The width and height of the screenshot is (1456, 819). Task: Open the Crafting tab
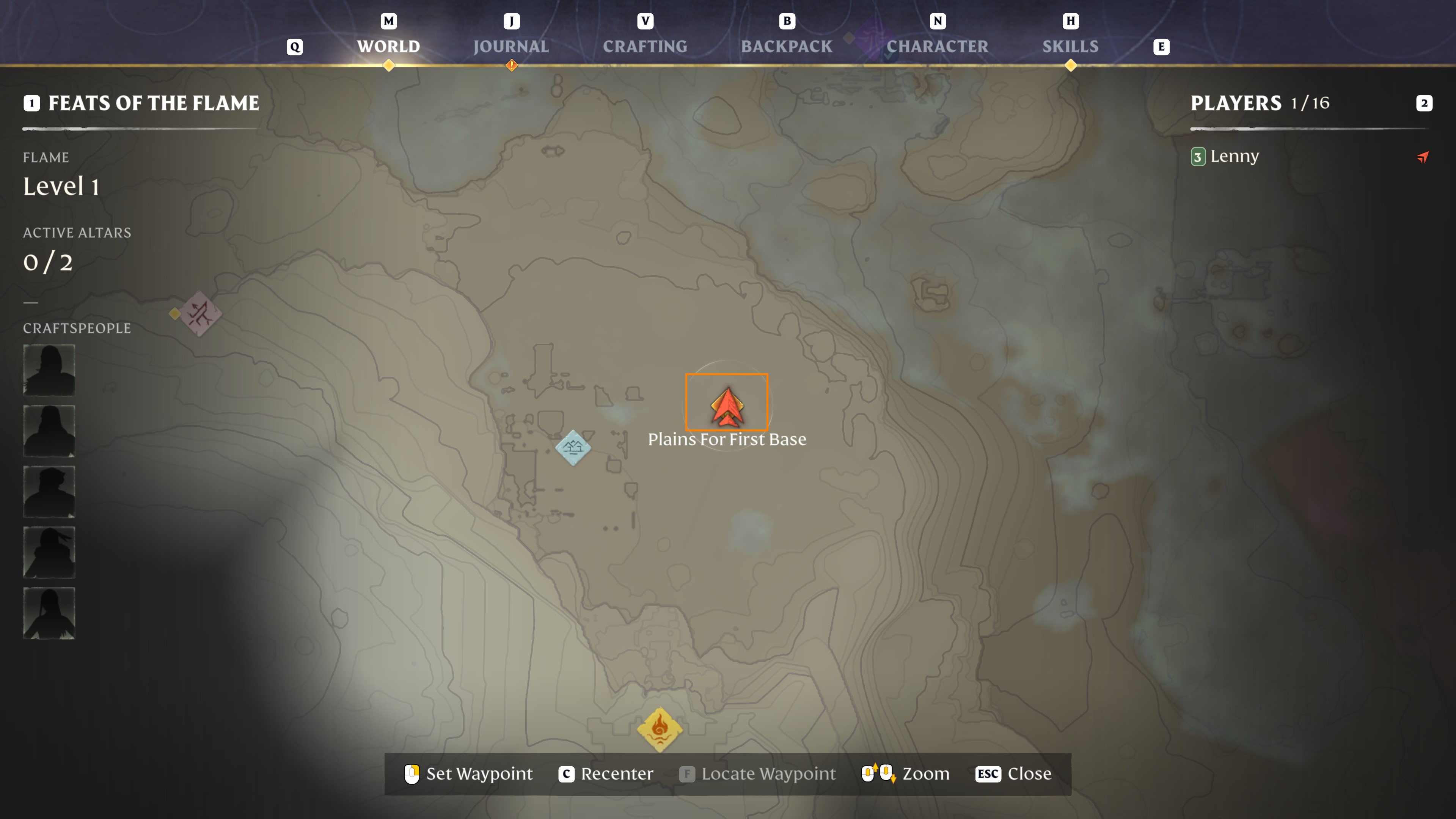tap(645, 46)
